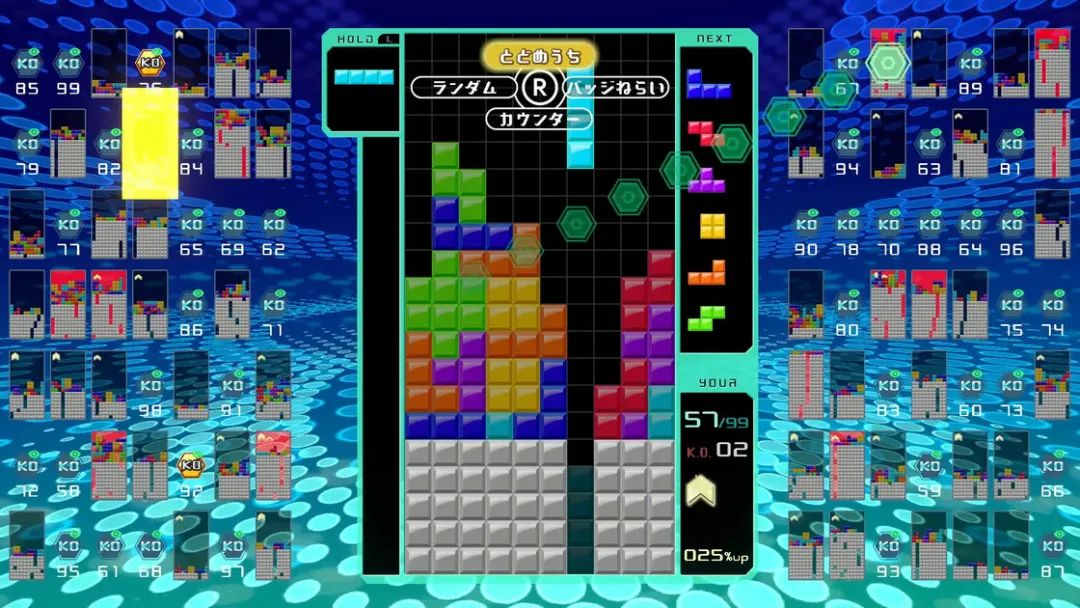
Task: Choose the orange L-piece in the NEXT queue
Action: tap(707, 272)
